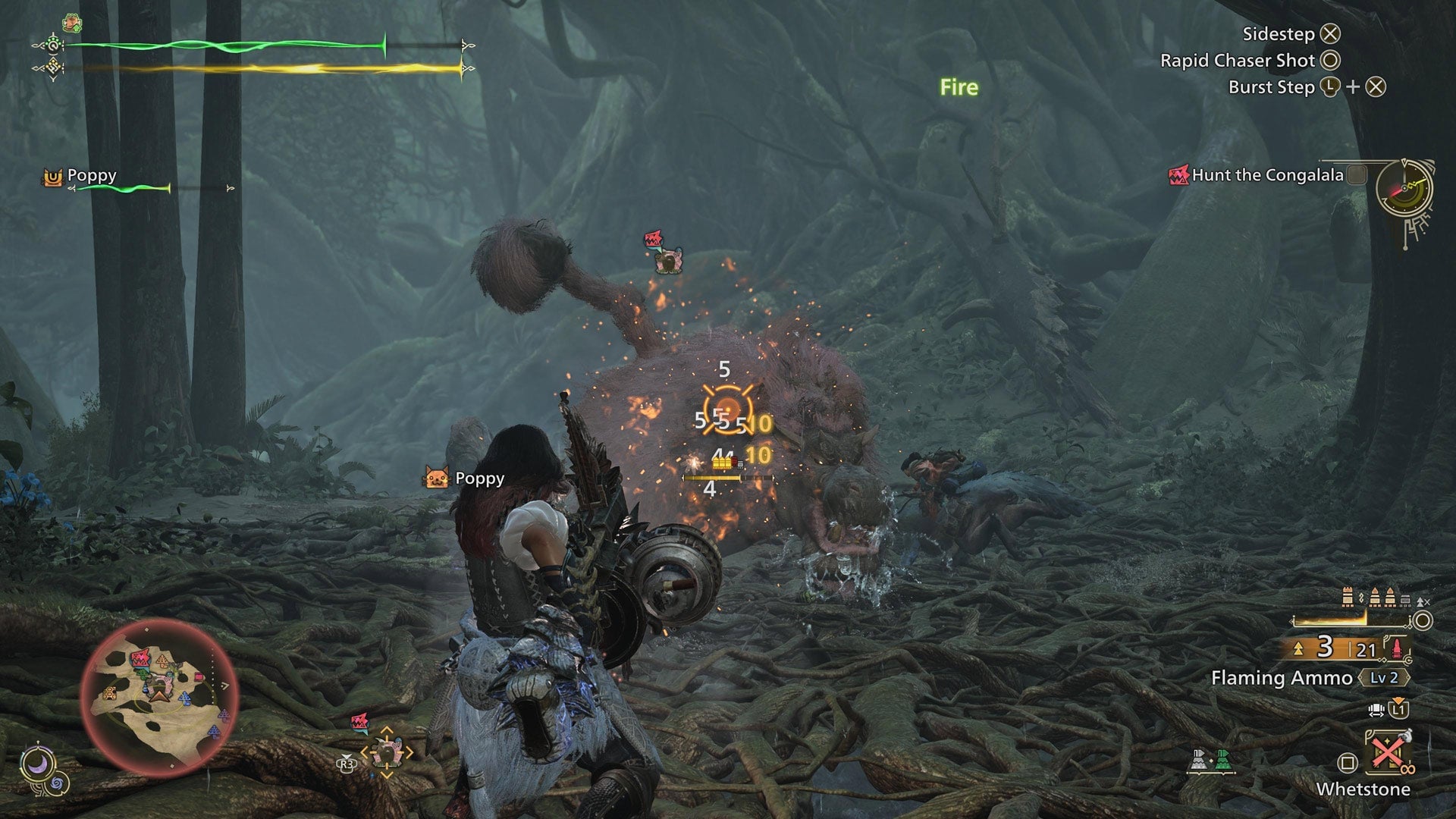This screenshot has width=1456, height=819.
Task: Click the hunter item loadout icon top-left
Action: coord(71,23)
